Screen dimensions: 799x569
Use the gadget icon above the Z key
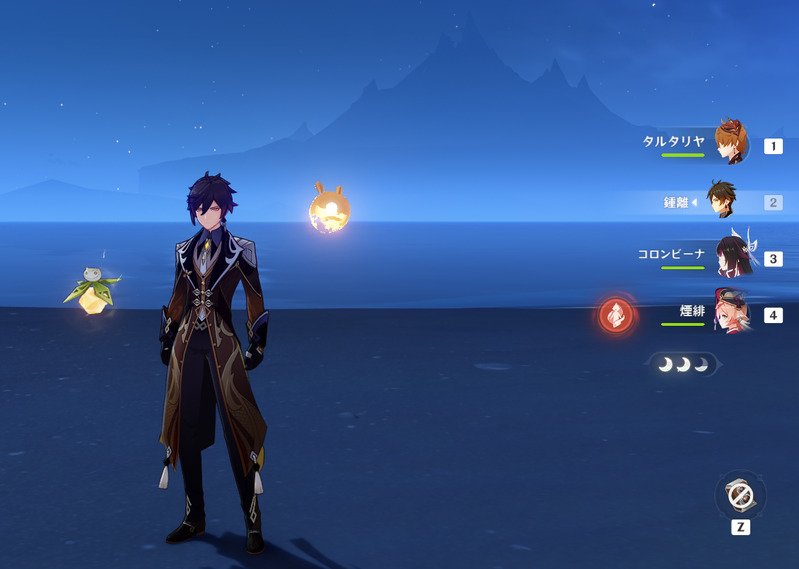click(x=740, y=495)
